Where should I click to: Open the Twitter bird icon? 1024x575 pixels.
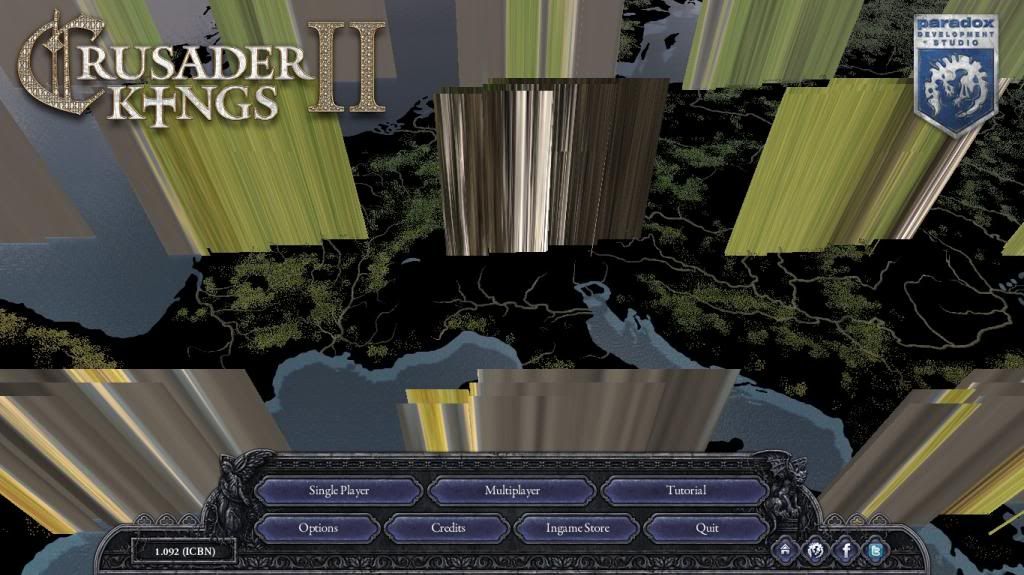(876, 549)
